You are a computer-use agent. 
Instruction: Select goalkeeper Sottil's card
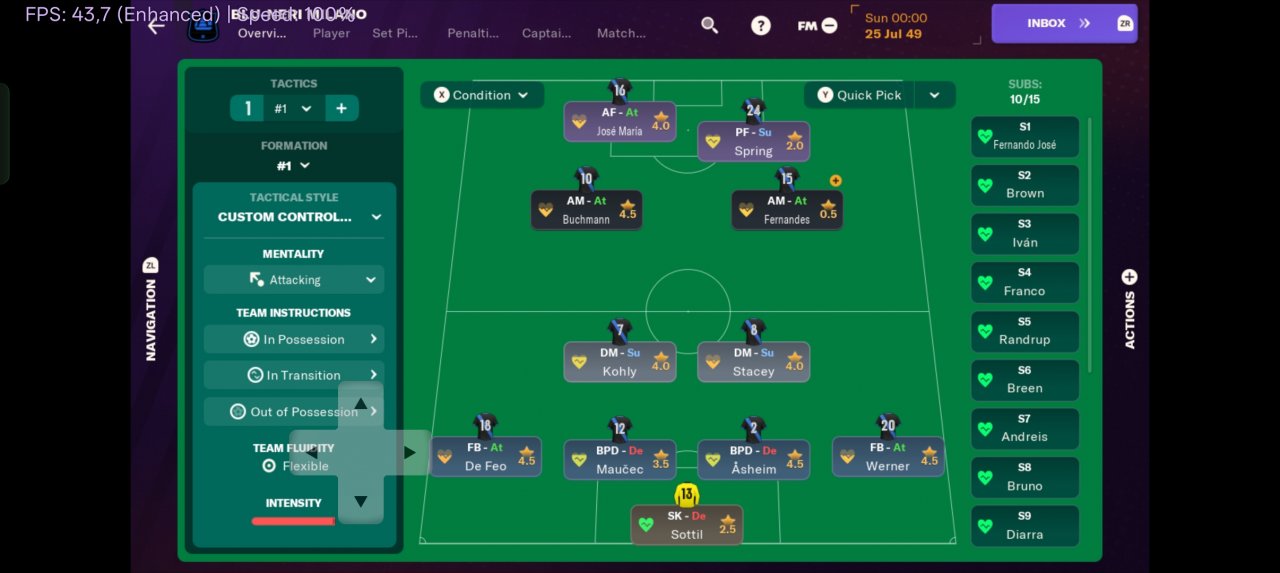(687, 525)
